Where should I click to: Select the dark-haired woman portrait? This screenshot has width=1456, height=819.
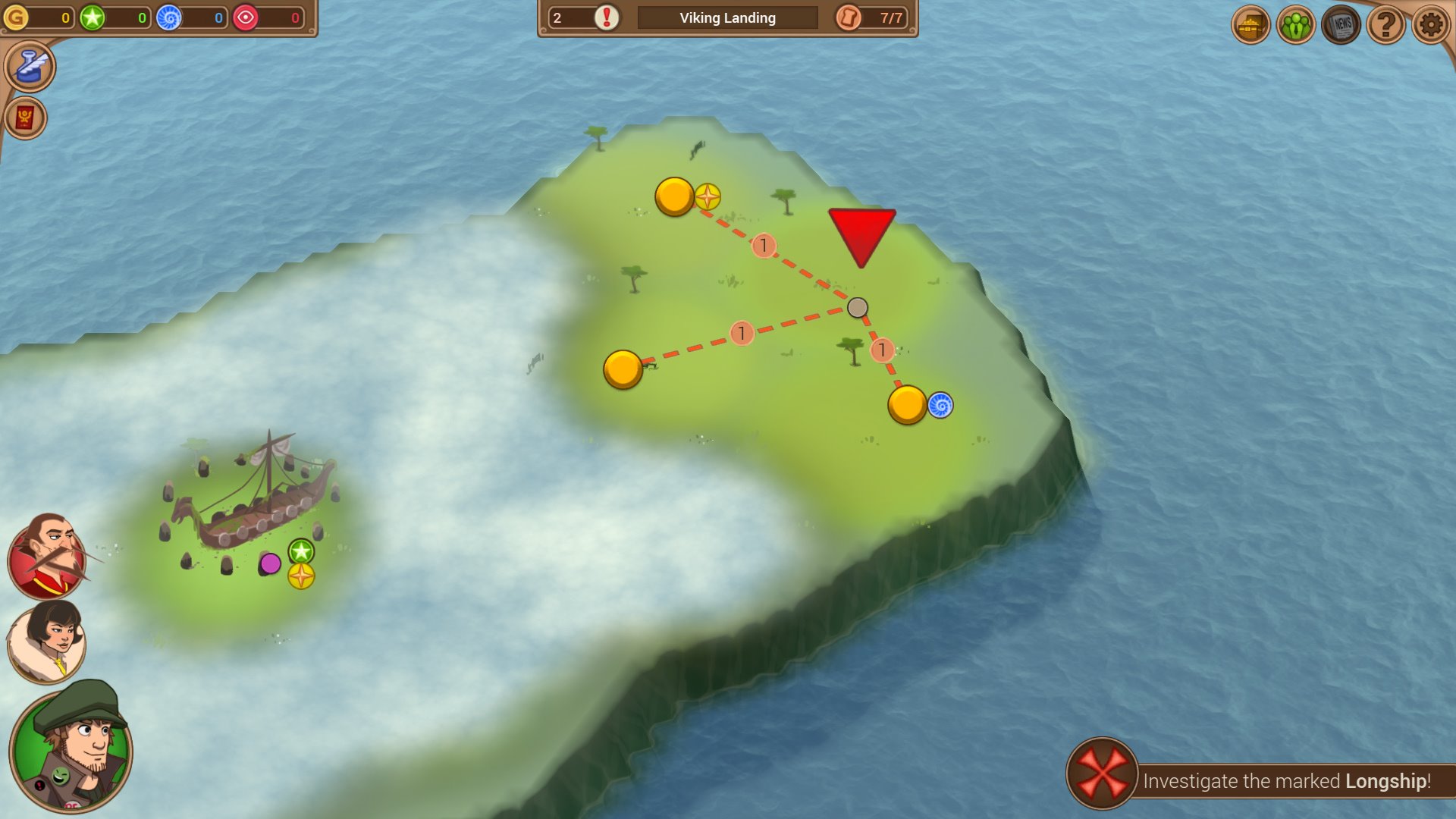click(x=47, y=643)
